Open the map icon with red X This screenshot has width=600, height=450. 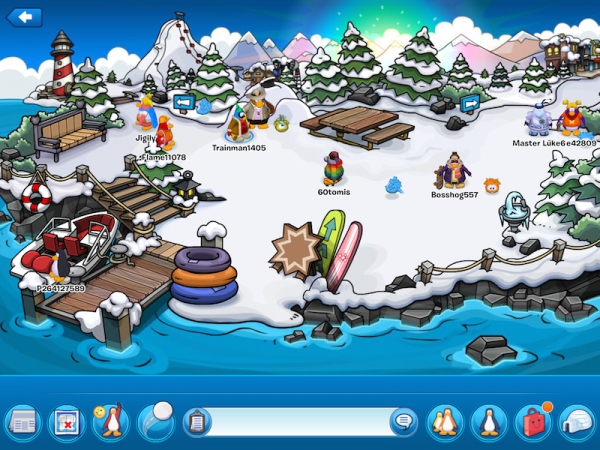pos(66,421)
